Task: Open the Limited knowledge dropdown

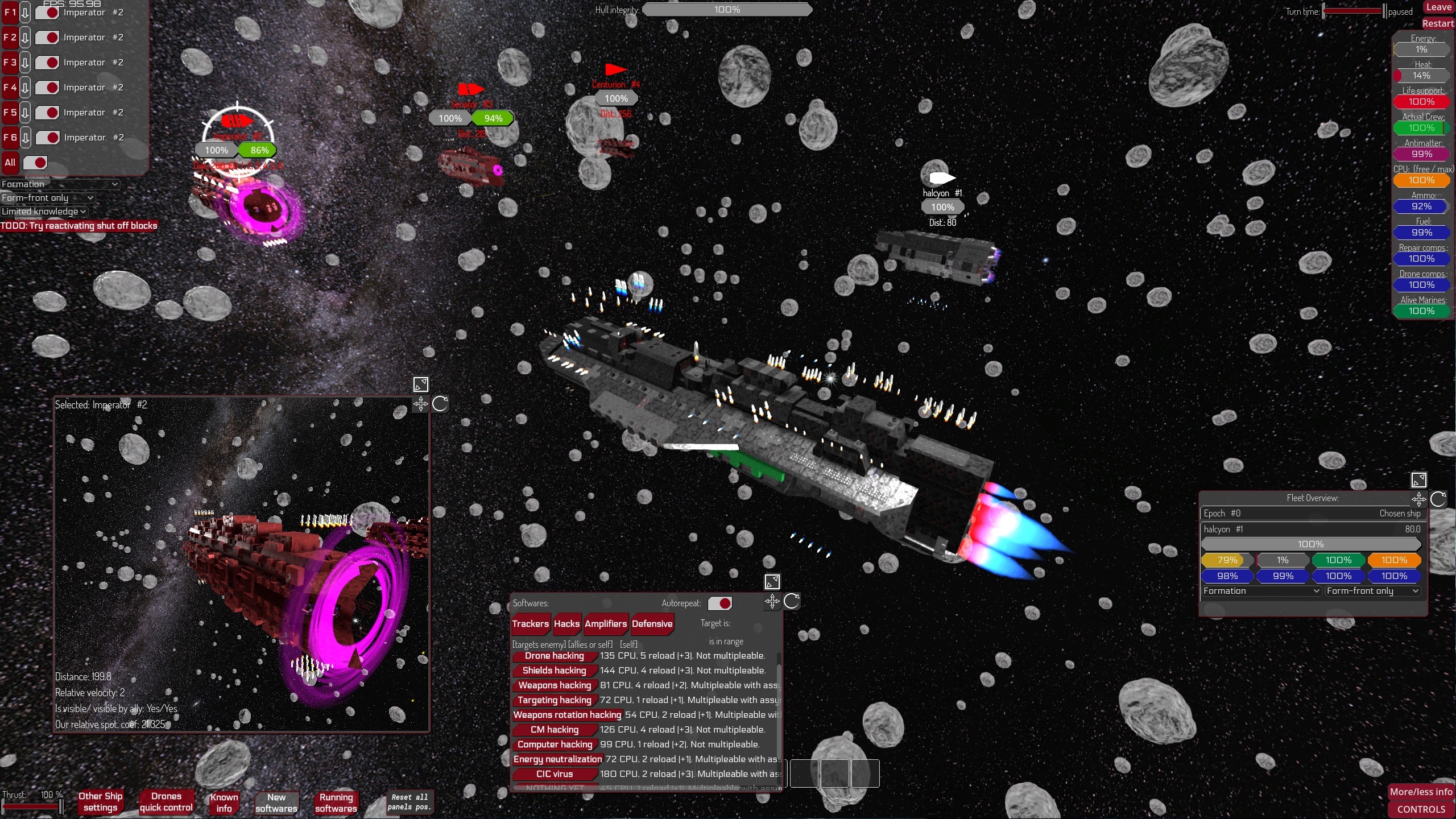Action: point(44,212)
